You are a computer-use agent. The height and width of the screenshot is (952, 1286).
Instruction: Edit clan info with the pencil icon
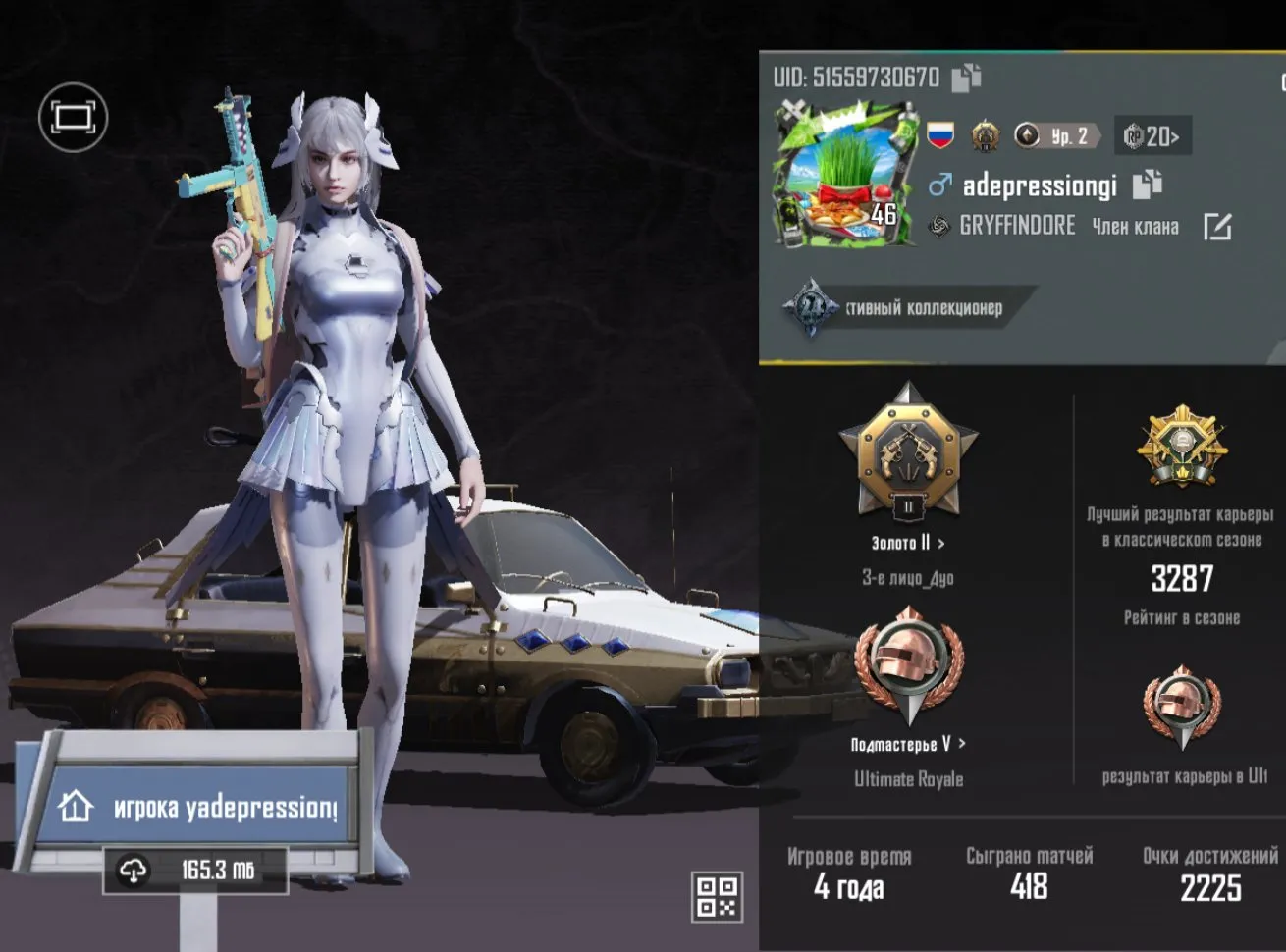point(1218,225)
